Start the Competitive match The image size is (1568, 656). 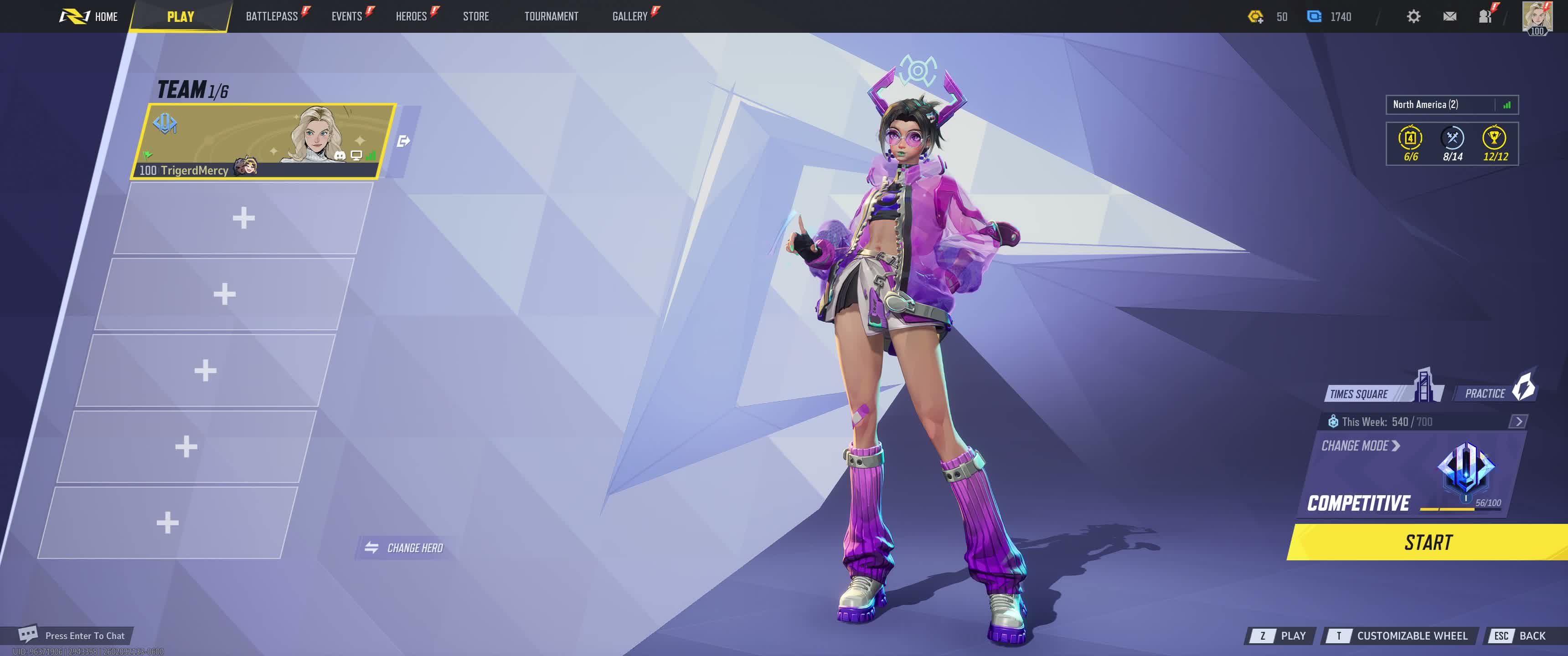1428,542
